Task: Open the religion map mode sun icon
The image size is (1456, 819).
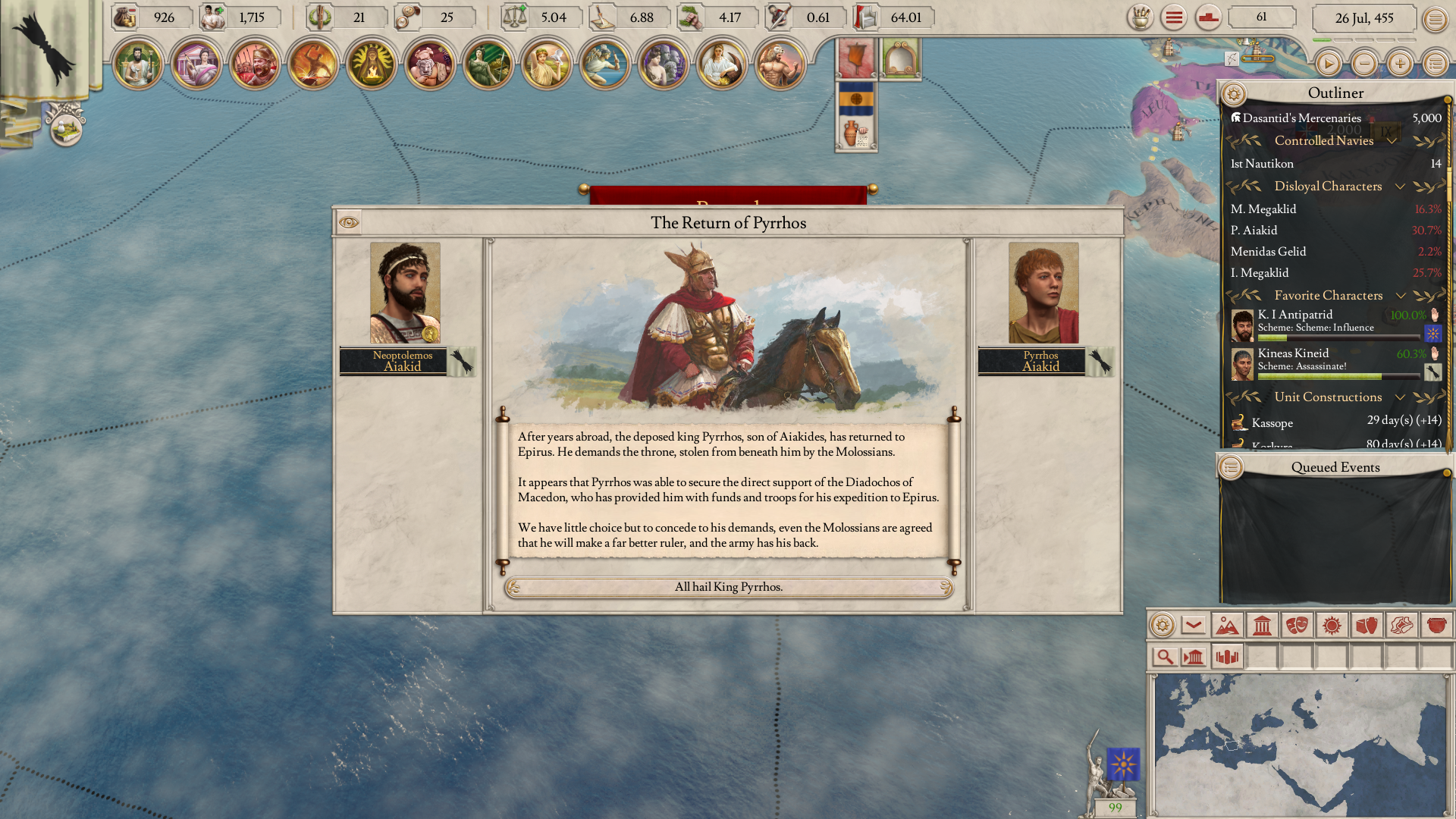Action: [1331, 626]
